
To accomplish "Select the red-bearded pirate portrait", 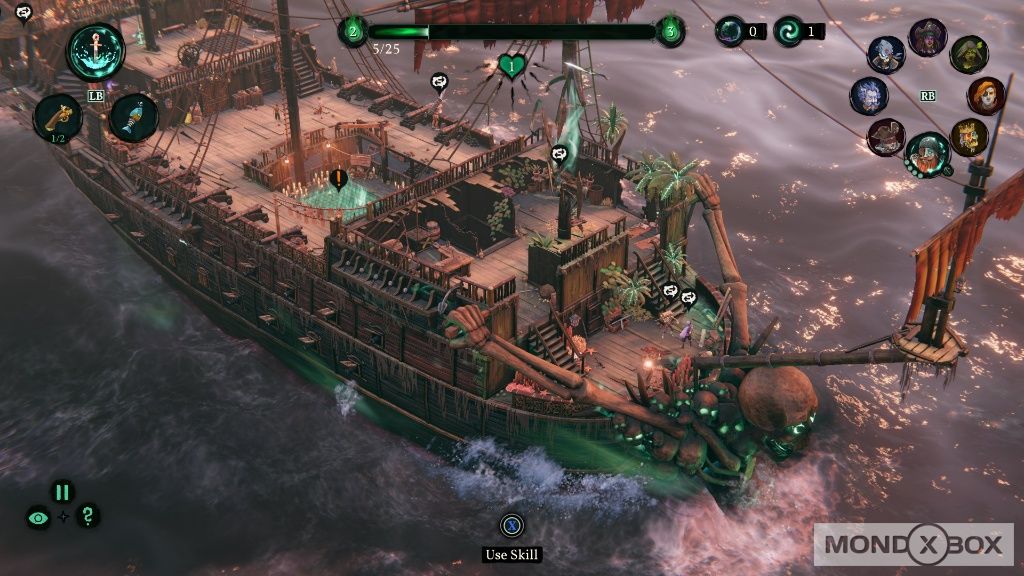I will tap(927, 153).
